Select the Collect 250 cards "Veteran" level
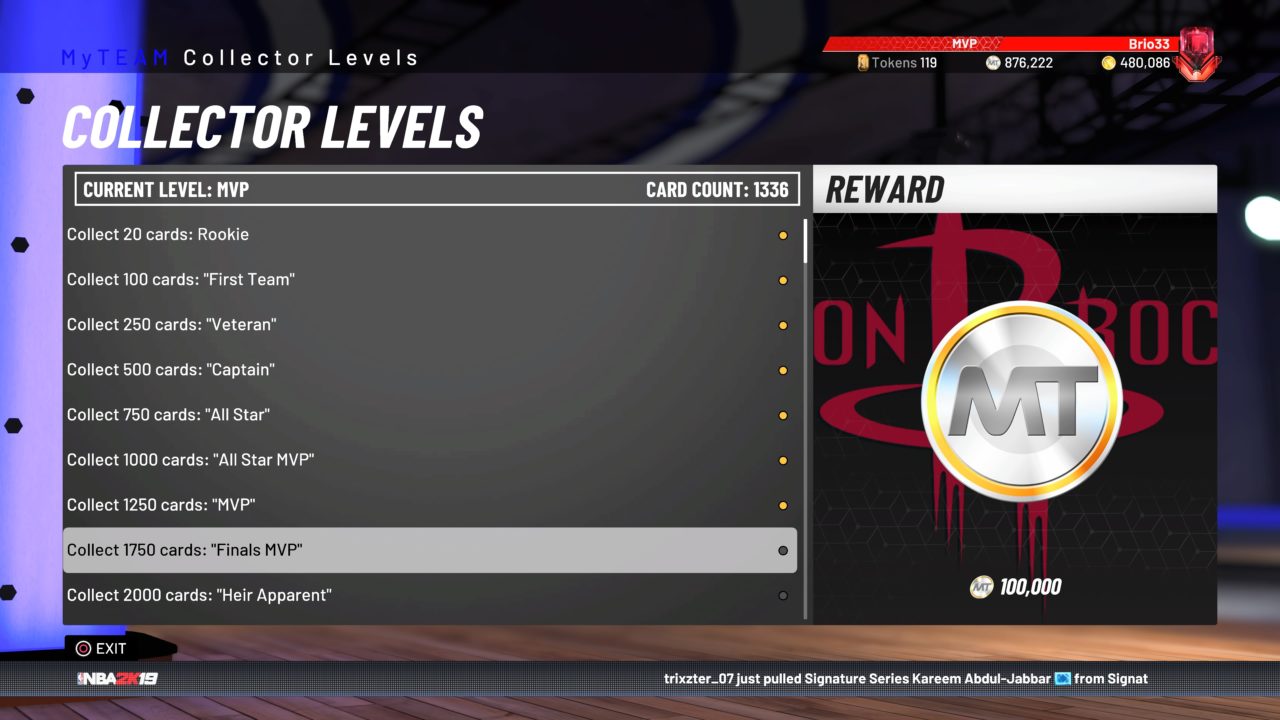Viewport: 1280px width, 720px height. click(x=430, y=325)
